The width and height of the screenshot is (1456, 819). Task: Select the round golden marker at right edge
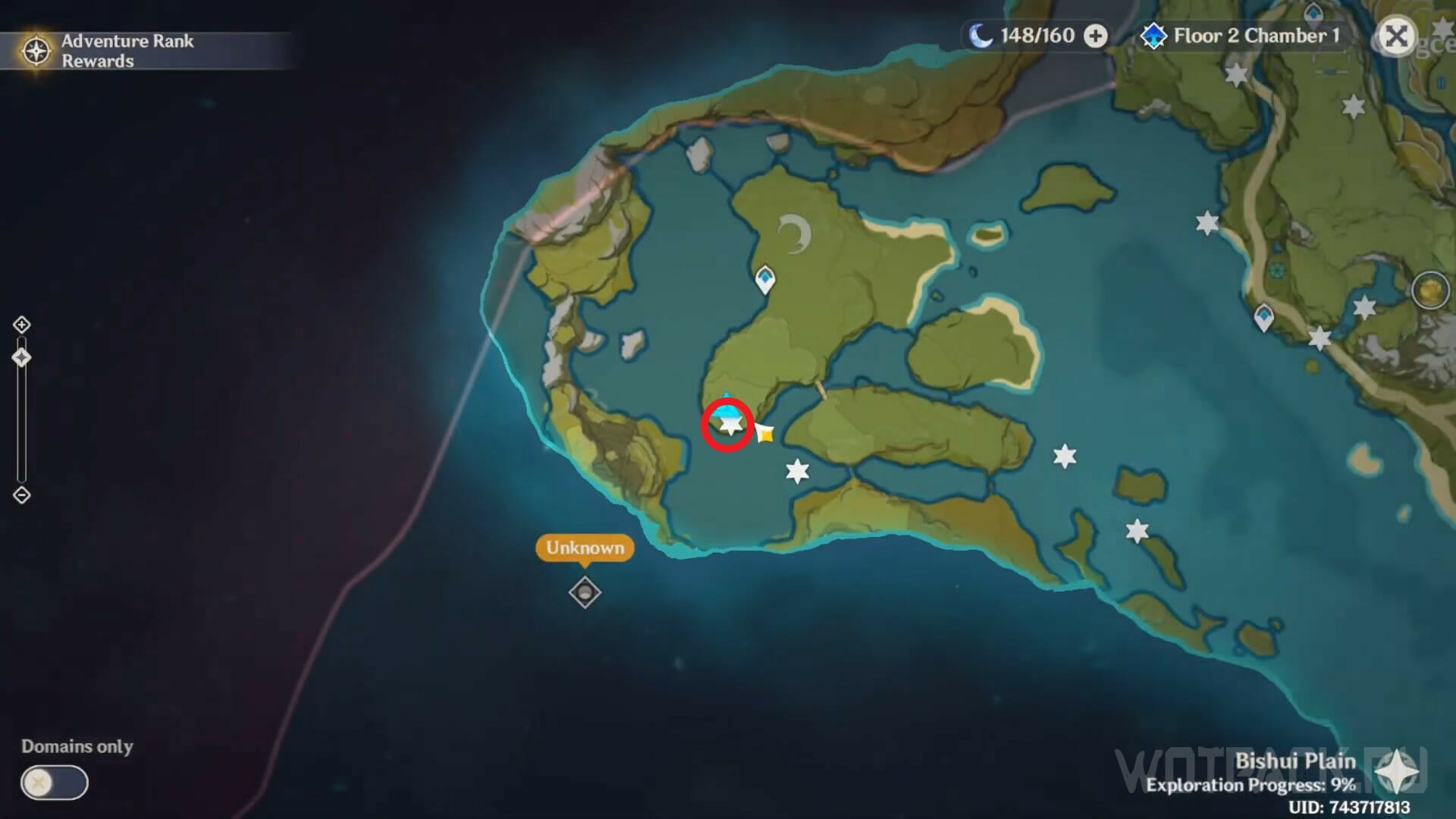[x=1430, y=290]
